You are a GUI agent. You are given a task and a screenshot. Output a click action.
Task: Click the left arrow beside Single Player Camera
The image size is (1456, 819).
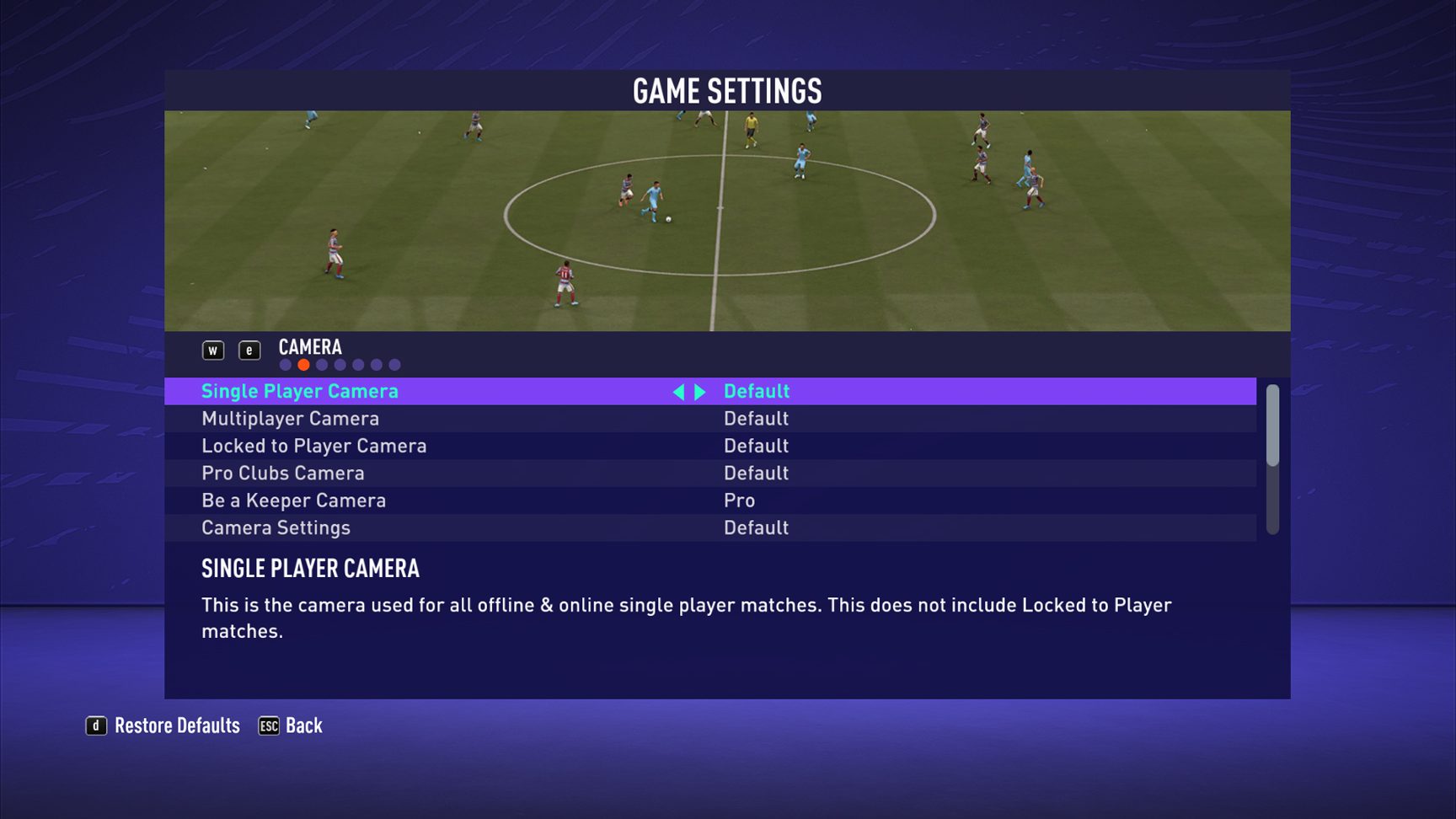pyautogui.click(x=681, y=391)
